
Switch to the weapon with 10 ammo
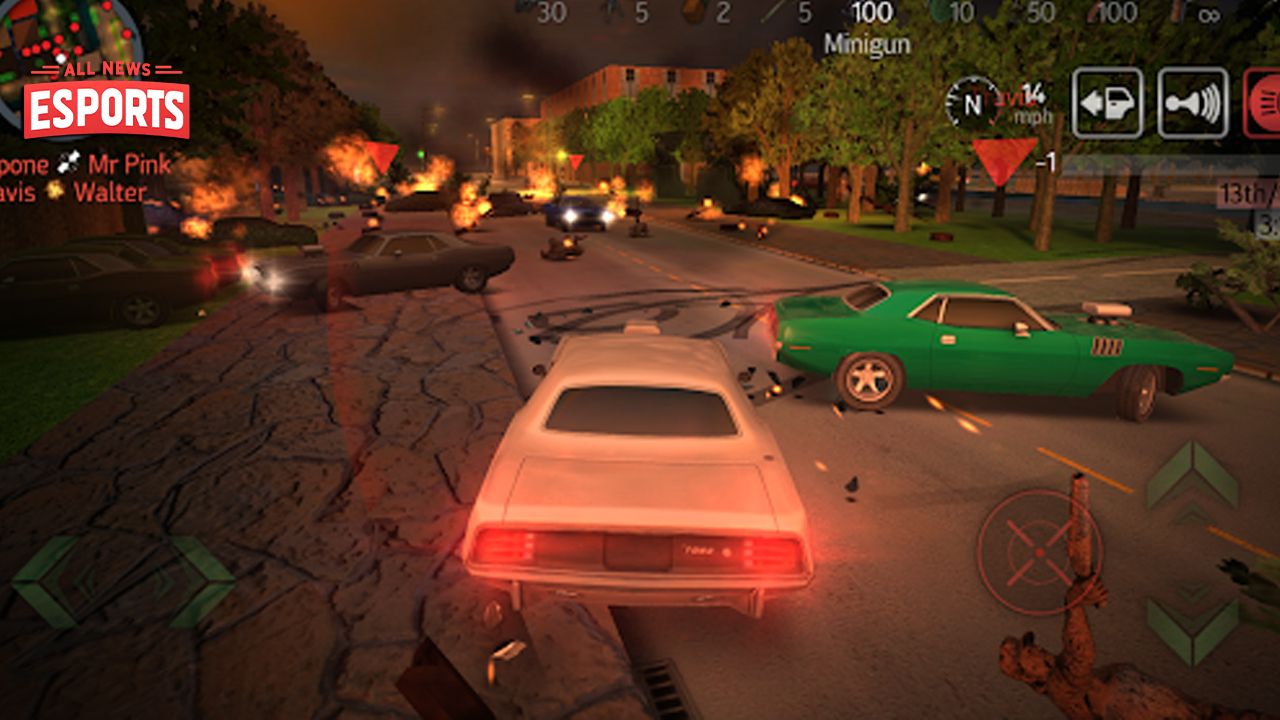point(948,13)
